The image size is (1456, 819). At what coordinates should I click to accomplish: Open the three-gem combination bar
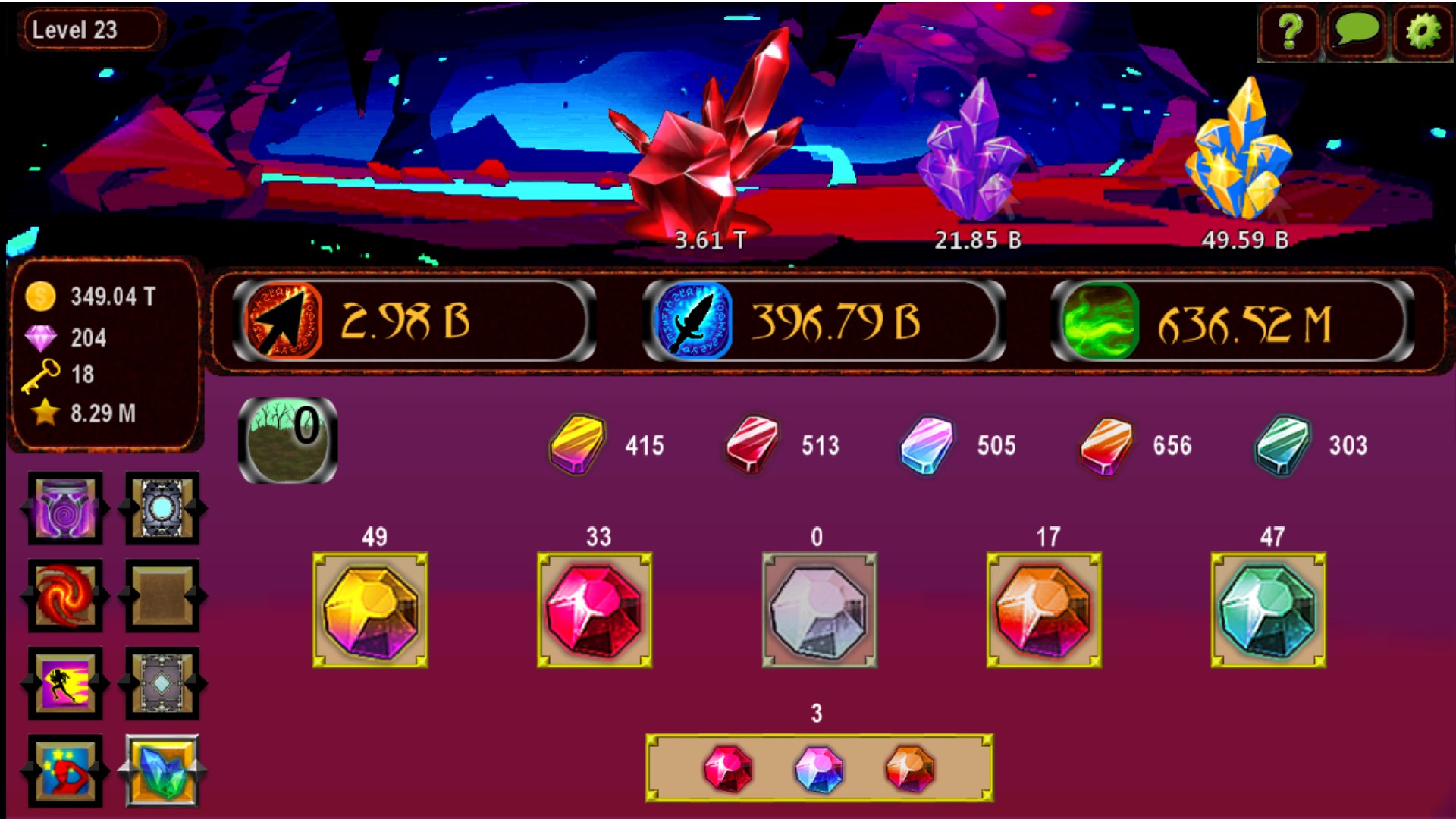(x=817, y=768)
